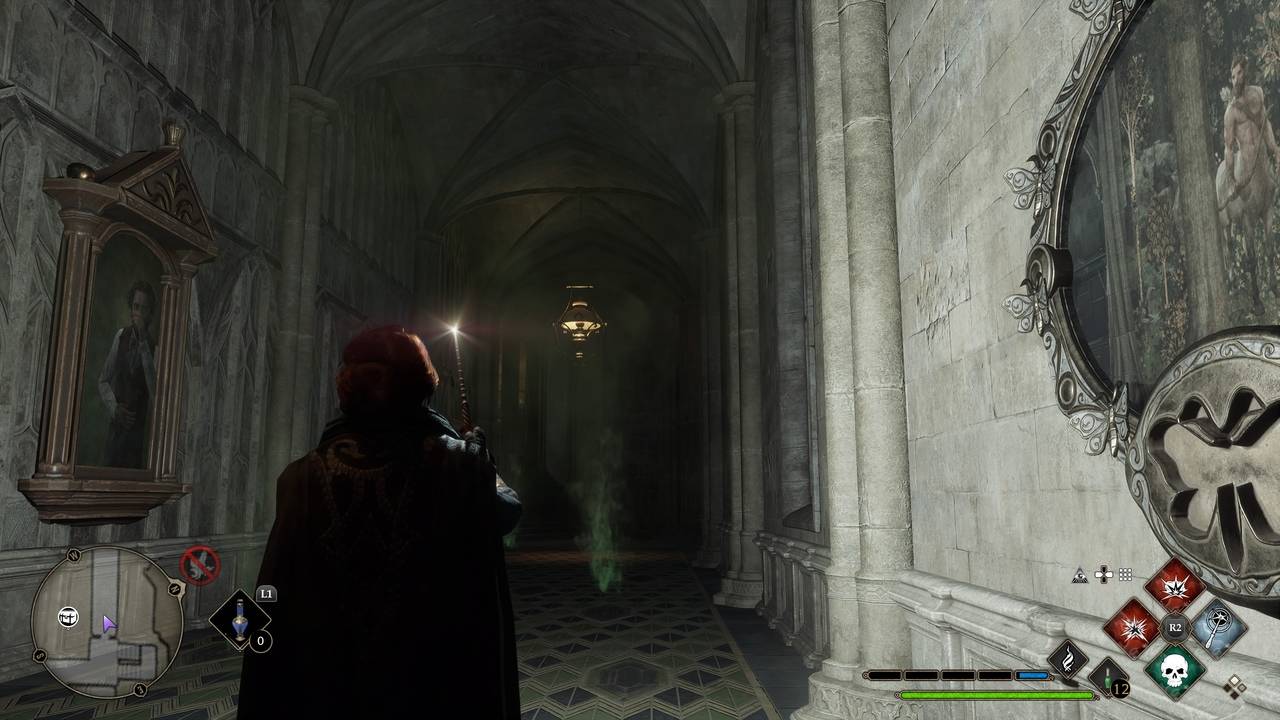
Task: Open the nine-dot grid icon
Action: [x=1126, y=575]
